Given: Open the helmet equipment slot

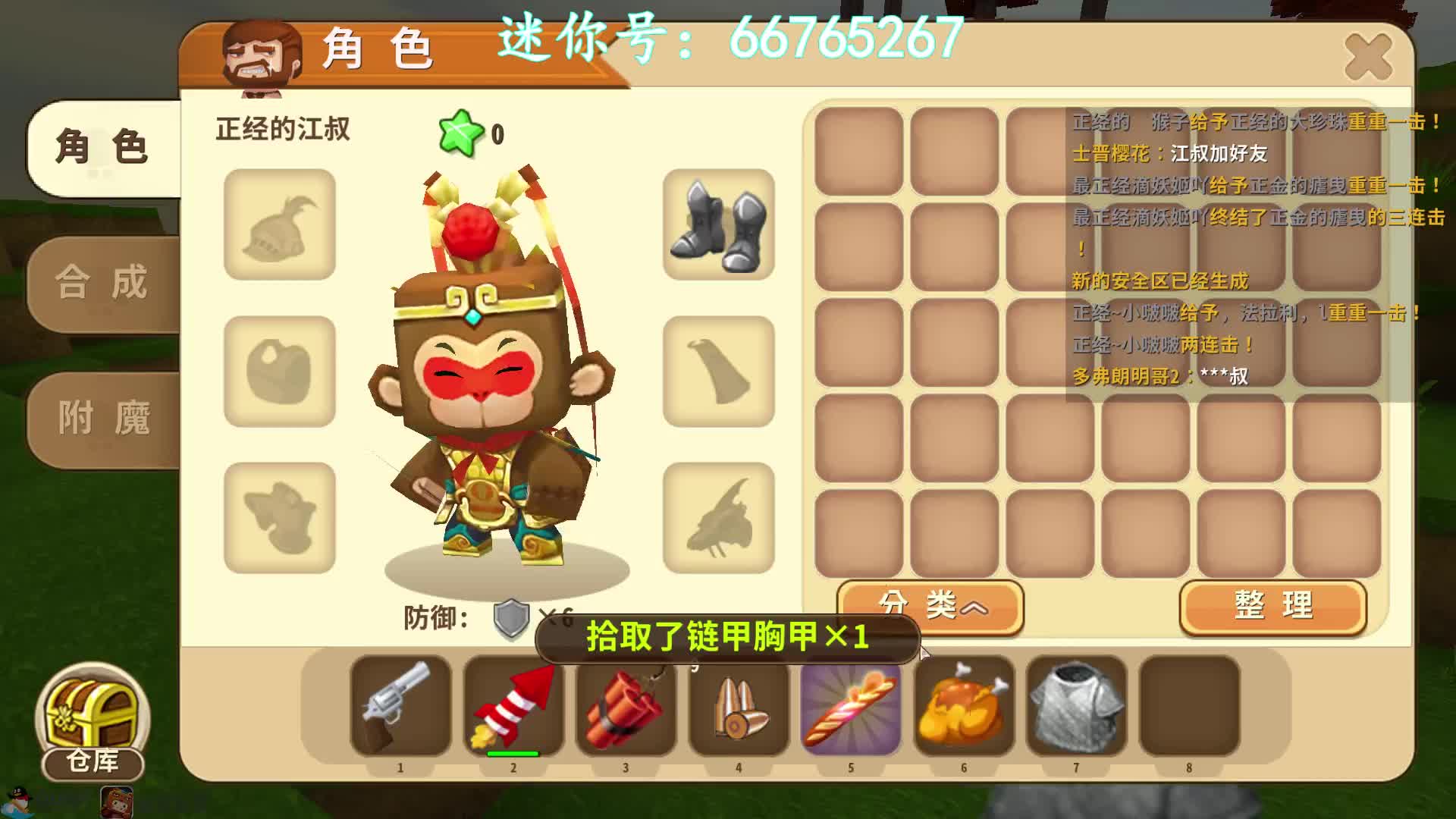Looking at the screenshot, I should point(279,226).
